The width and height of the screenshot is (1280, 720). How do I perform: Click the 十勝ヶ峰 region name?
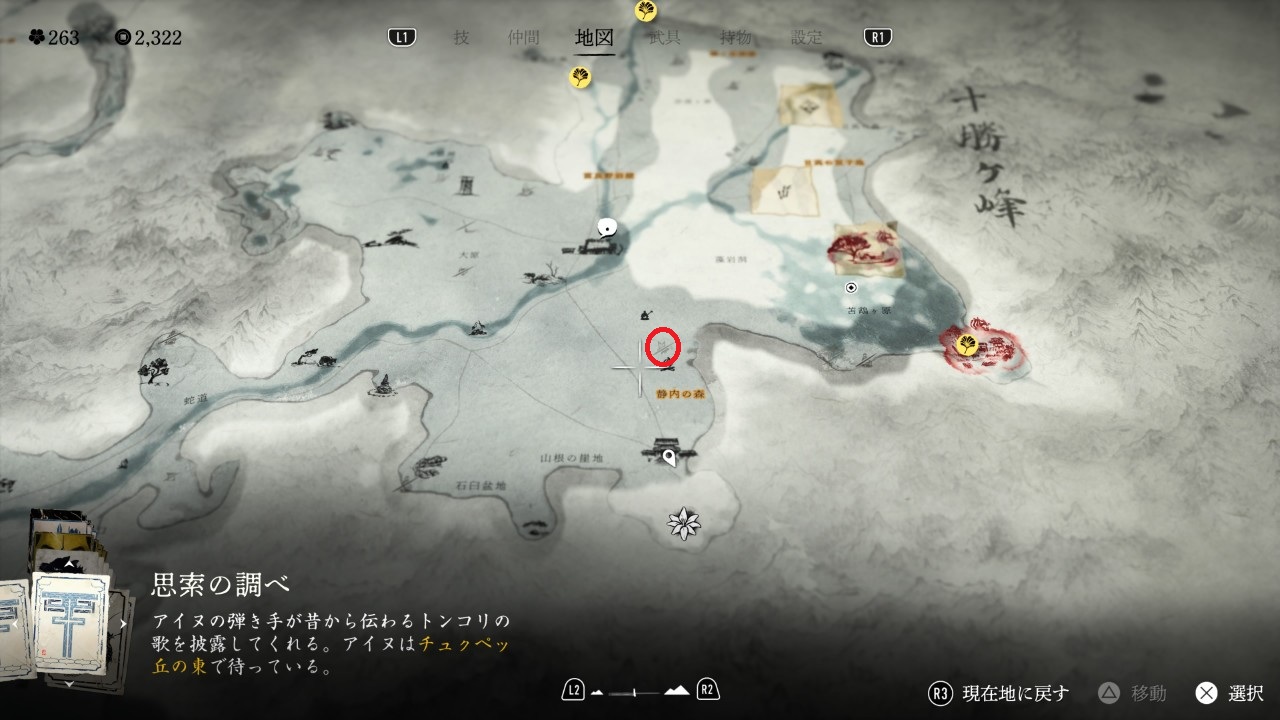(x=986, y=153)
